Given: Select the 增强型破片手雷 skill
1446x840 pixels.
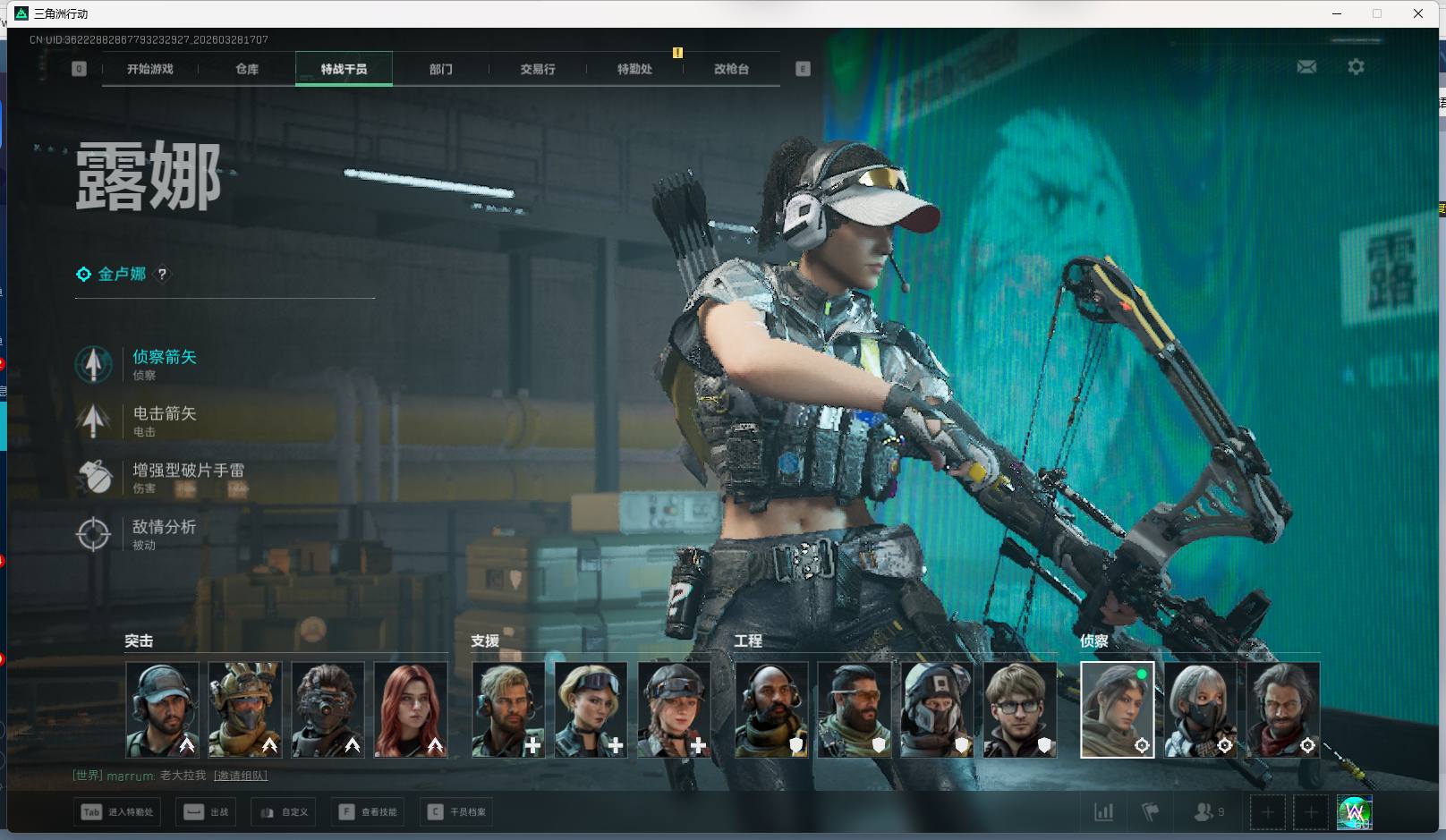Looking at the screenshot, I should point(188,471).
